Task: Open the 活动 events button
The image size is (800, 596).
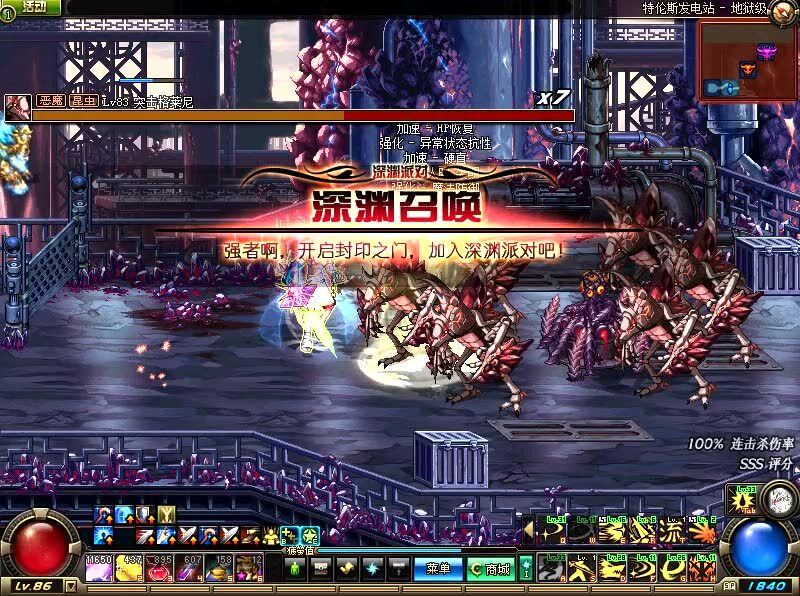Action: click(x=33, y=7)
